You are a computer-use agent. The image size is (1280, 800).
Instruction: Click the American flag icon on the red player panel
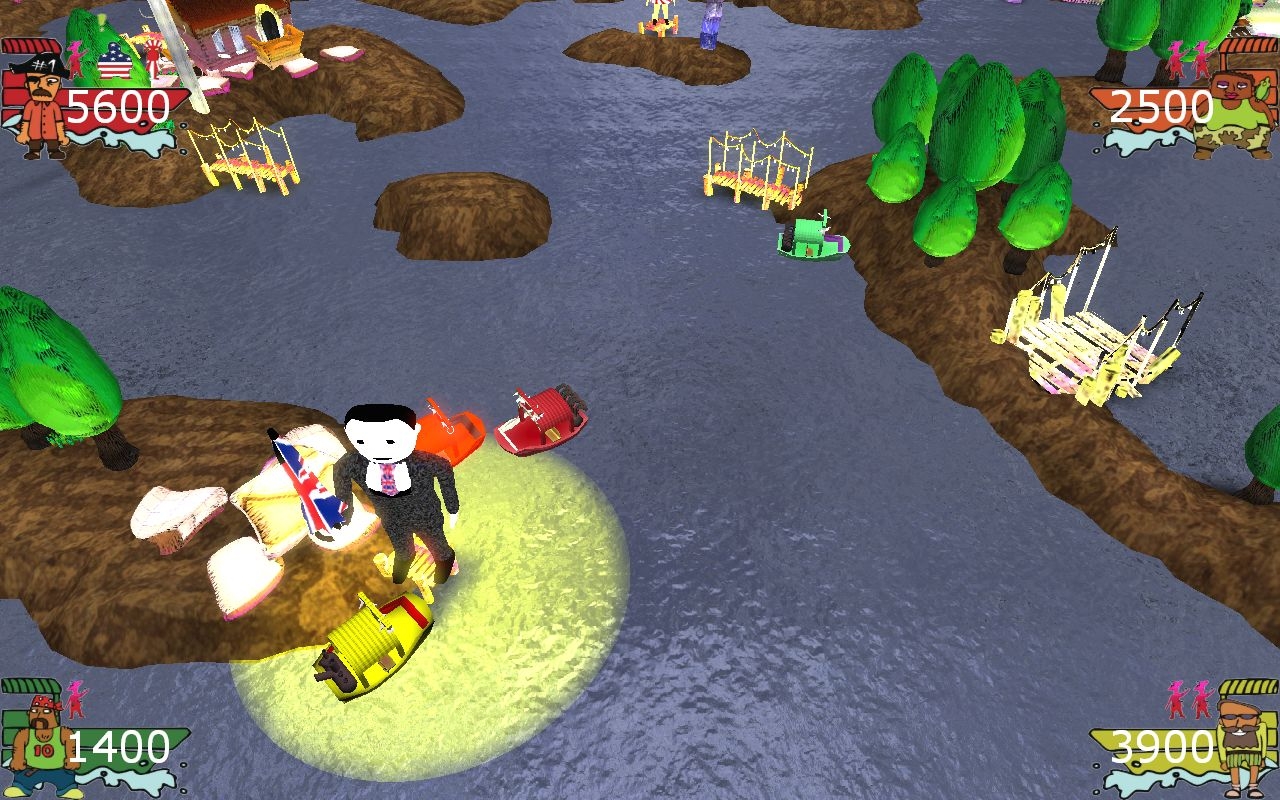(114, 62)
